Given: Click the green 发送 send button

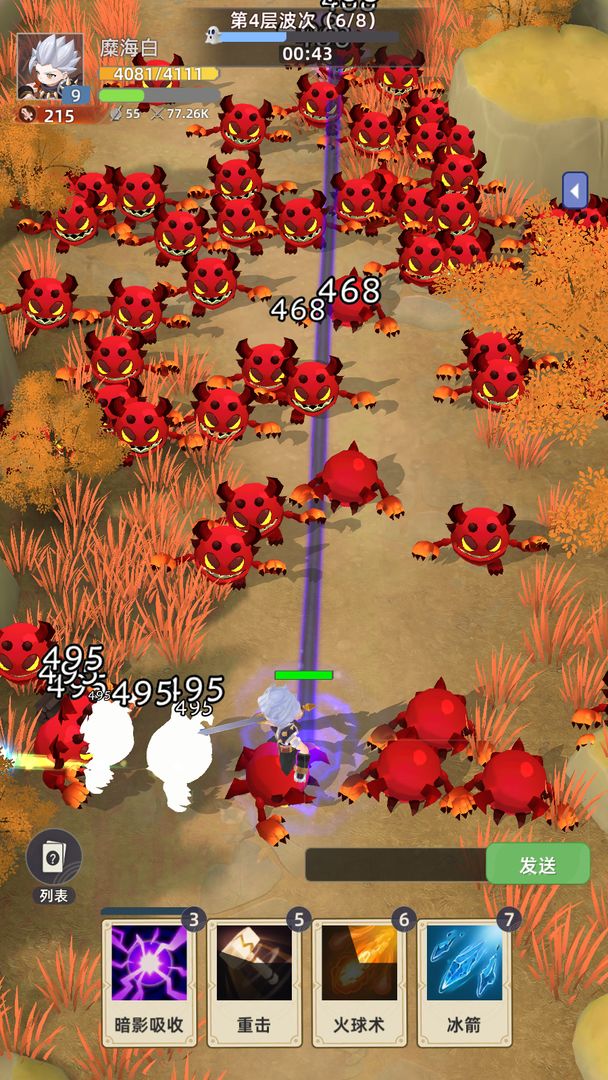Looking at the screenshot, I should click(x=538, y=865).
